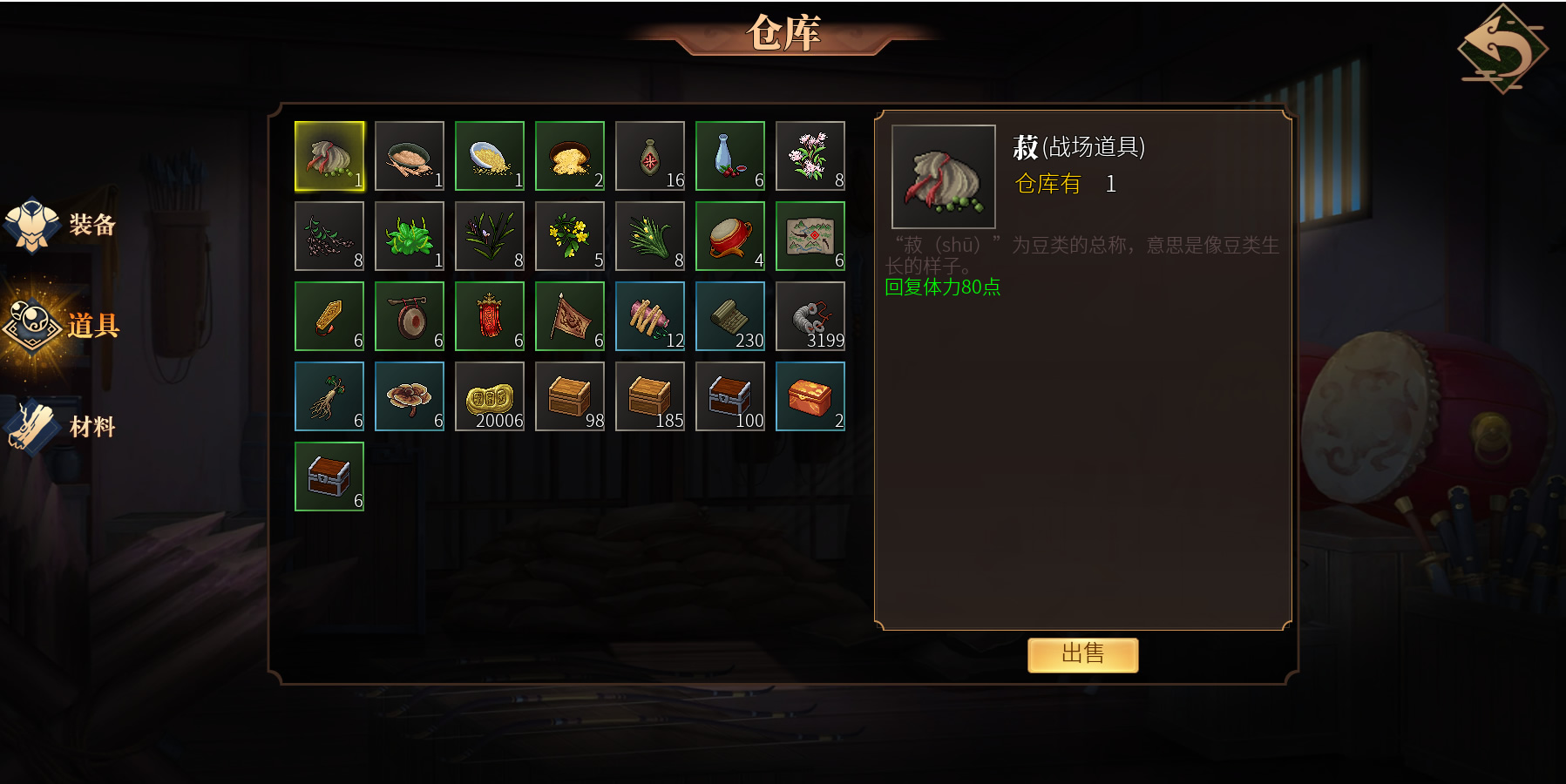The width and height of the screenshot is (1566, 784).
Task: Go back using the return arrow button
Action: 1502,48
